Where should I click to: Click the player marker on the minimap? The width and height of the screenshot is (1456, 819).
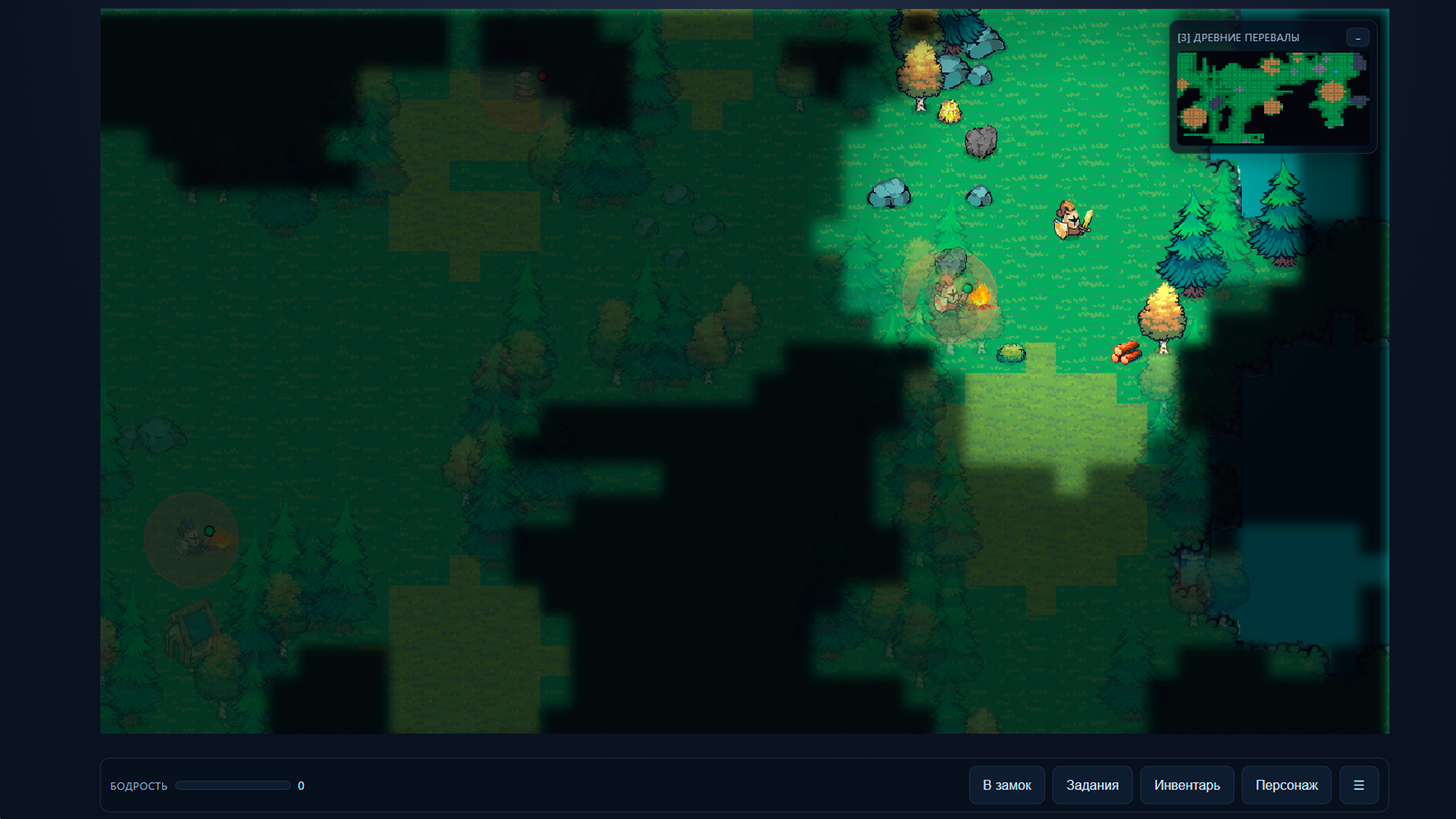pyautogui.click(x=1336, y=72)
